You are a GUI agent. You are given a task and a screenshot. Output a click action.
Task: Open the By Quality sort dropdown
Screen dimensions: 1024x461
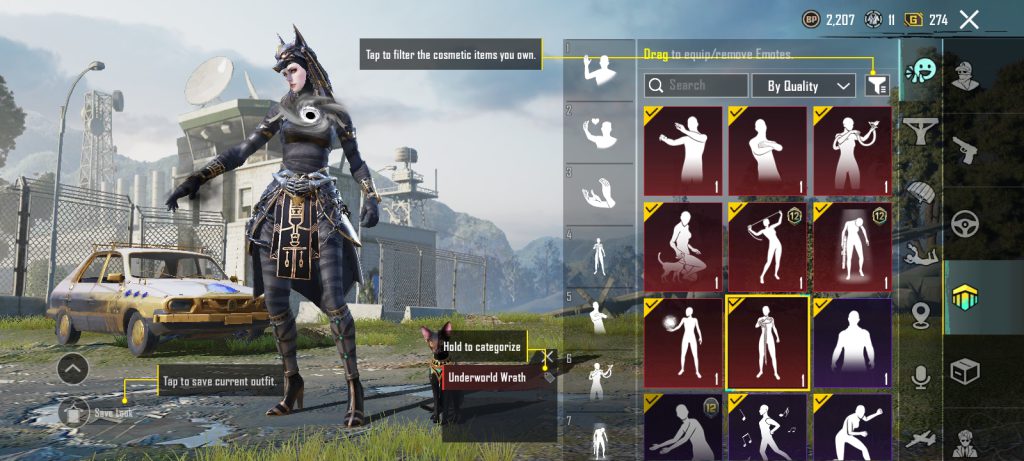[x=804, y=86]
